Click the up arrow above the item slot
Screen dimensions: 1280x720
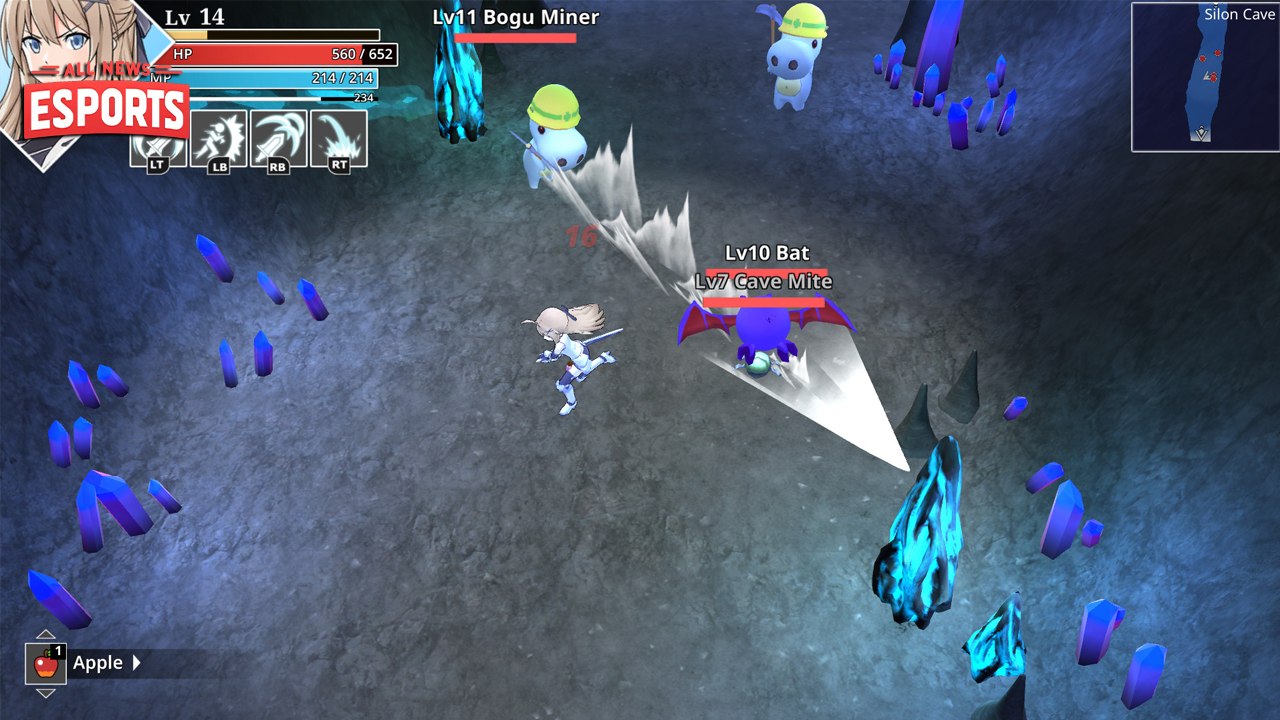[45, 634]
